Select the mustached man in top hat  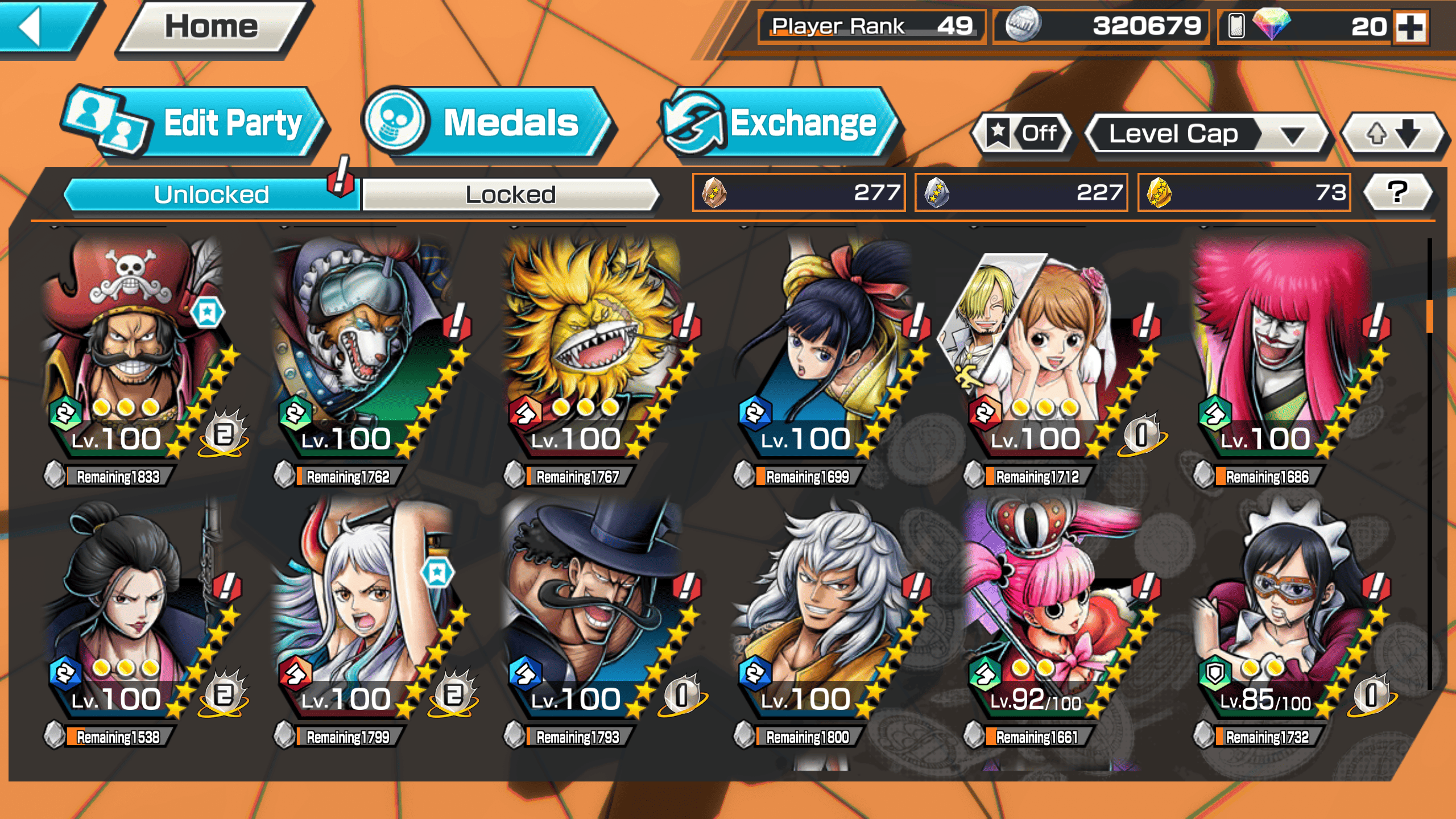(591, 609)
